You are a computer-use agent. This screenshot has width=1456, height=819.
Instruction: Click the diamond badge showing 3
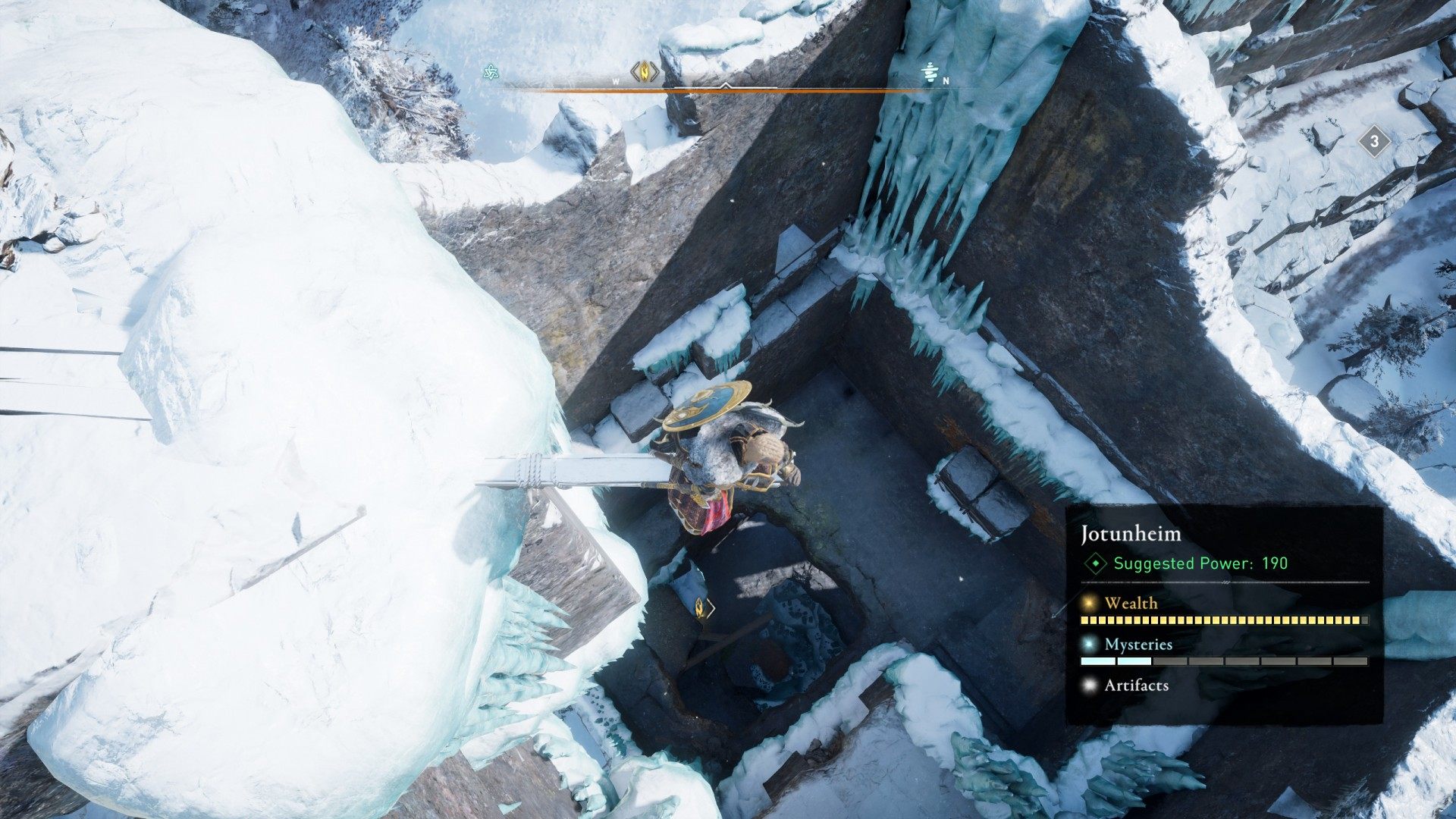click(1373, 141)
